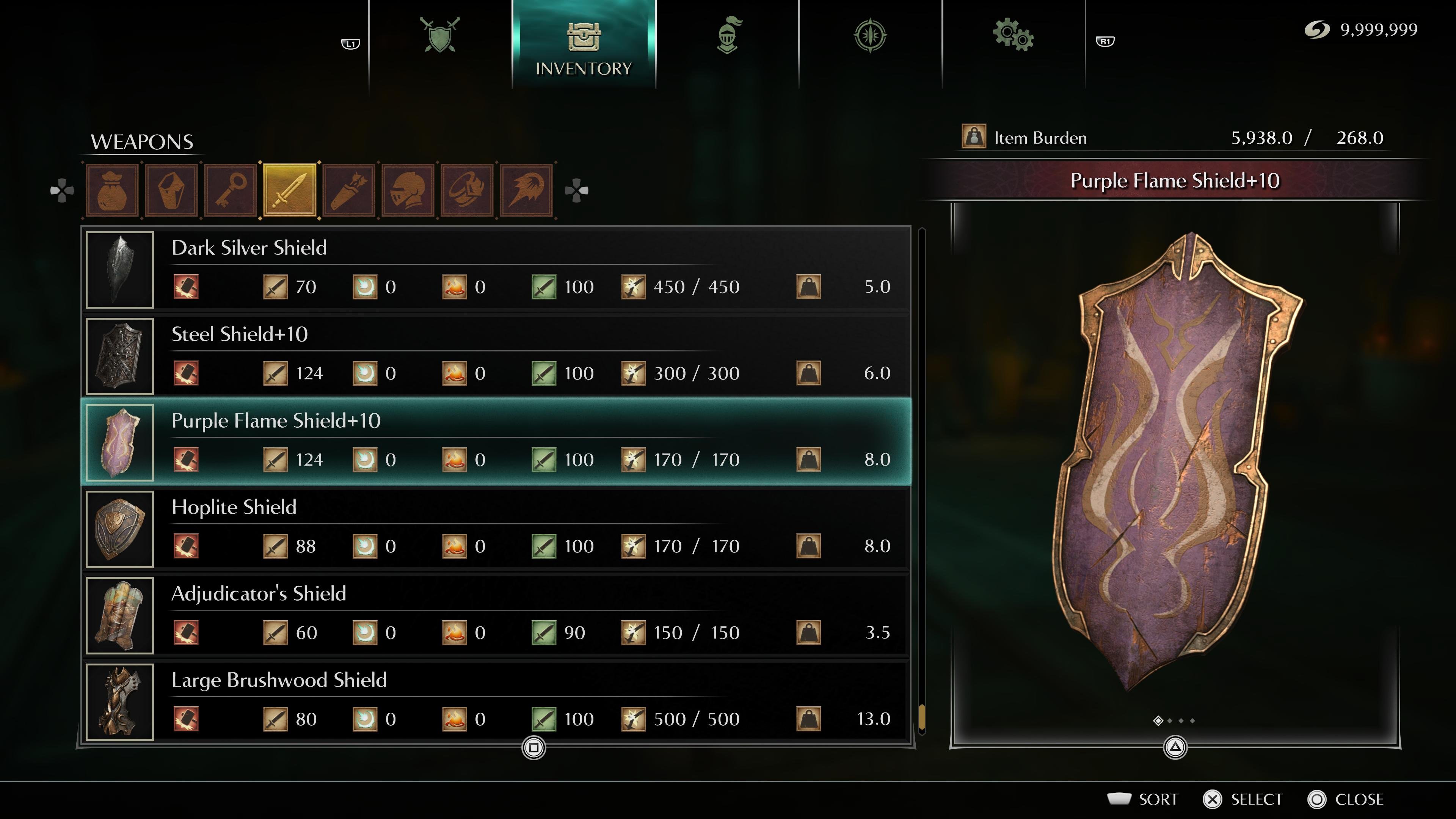The image size is (1456, 819).
Task: Select the crystal shard category
Action: pos(171,190)
